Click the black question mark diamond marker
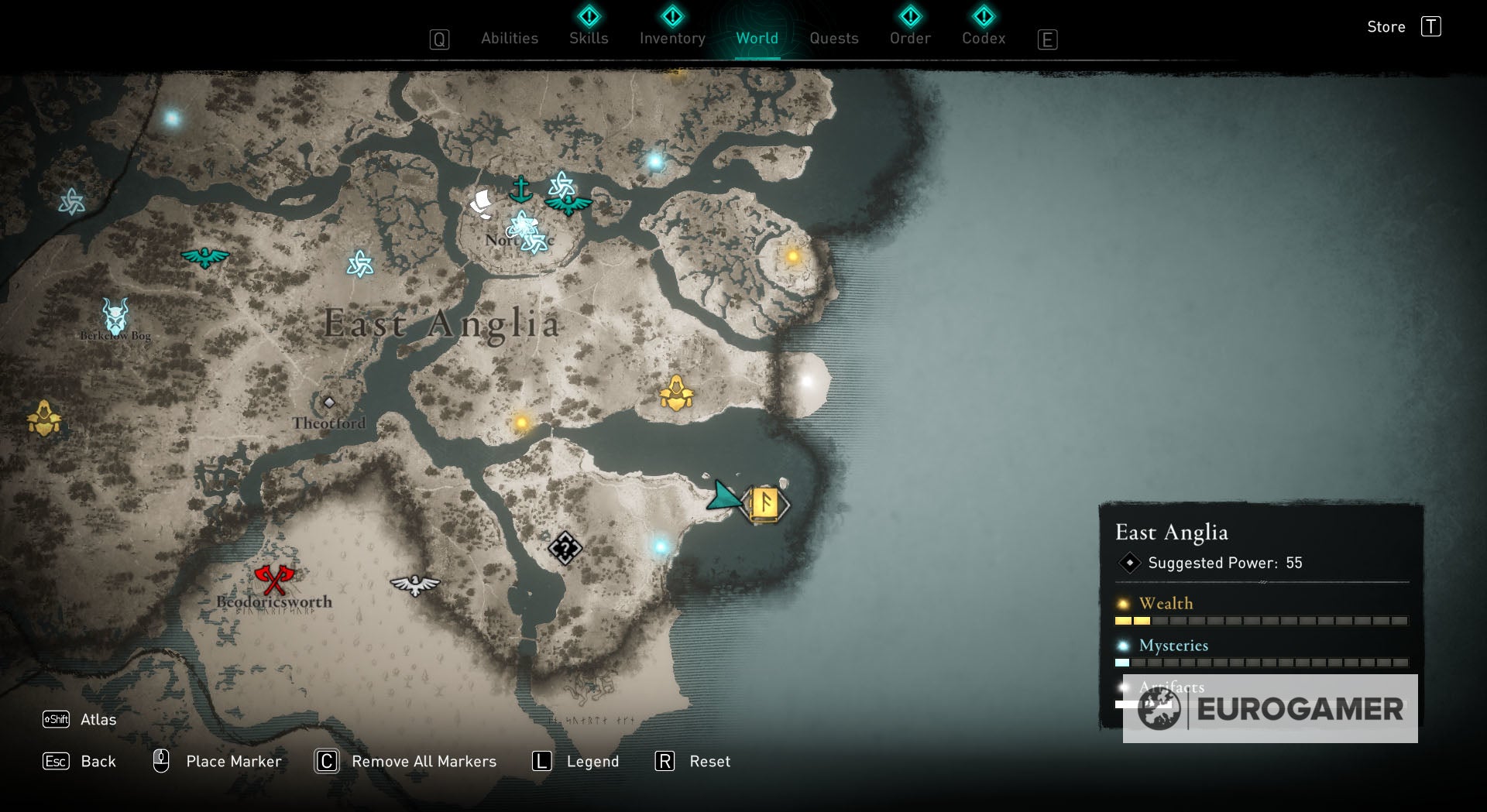The width and height of the screenshot is (1487, 812). pos(565,548)
